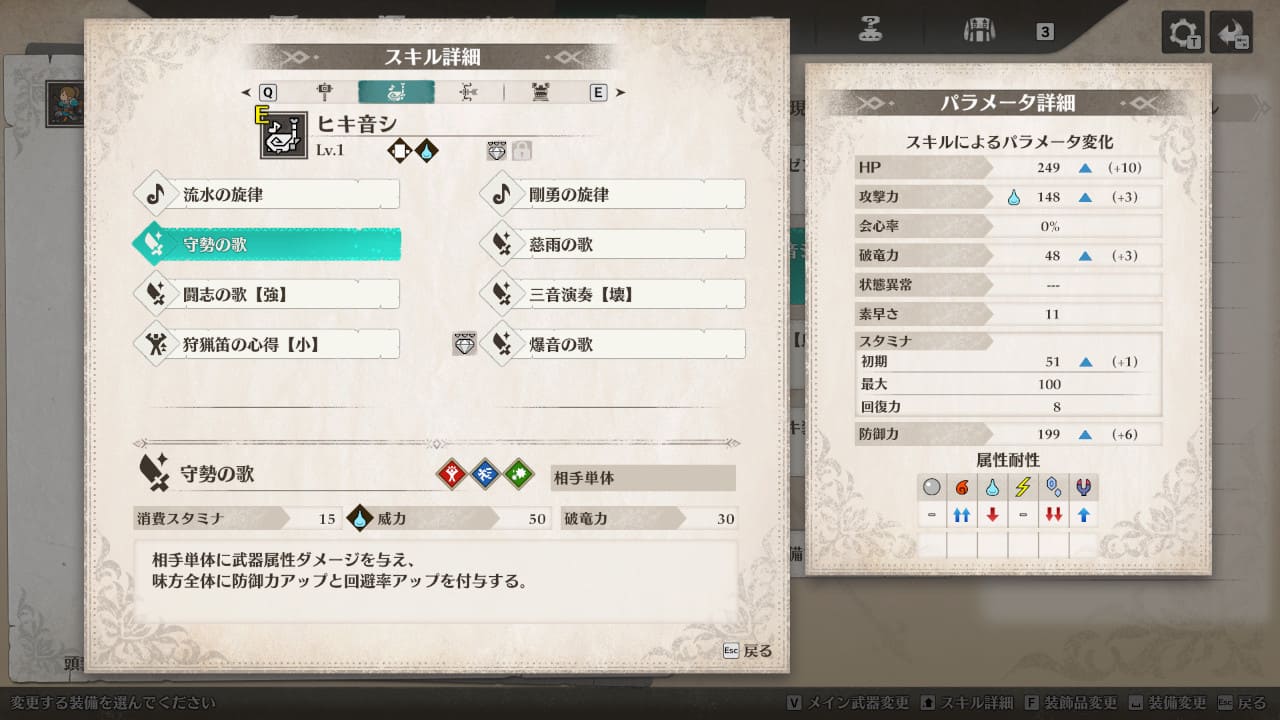Click the right arrow to next tab
The width and height of the screenshot is (1280, 720).
point(621,93)
